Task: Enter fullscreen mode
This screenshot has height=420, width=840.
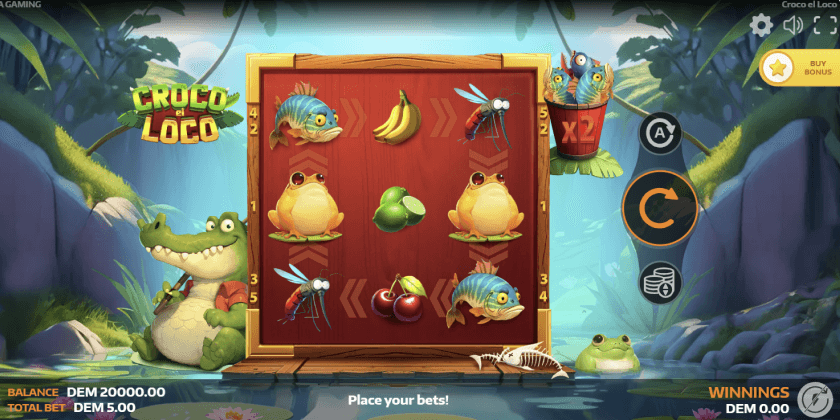Action: [x=824, y=26]
